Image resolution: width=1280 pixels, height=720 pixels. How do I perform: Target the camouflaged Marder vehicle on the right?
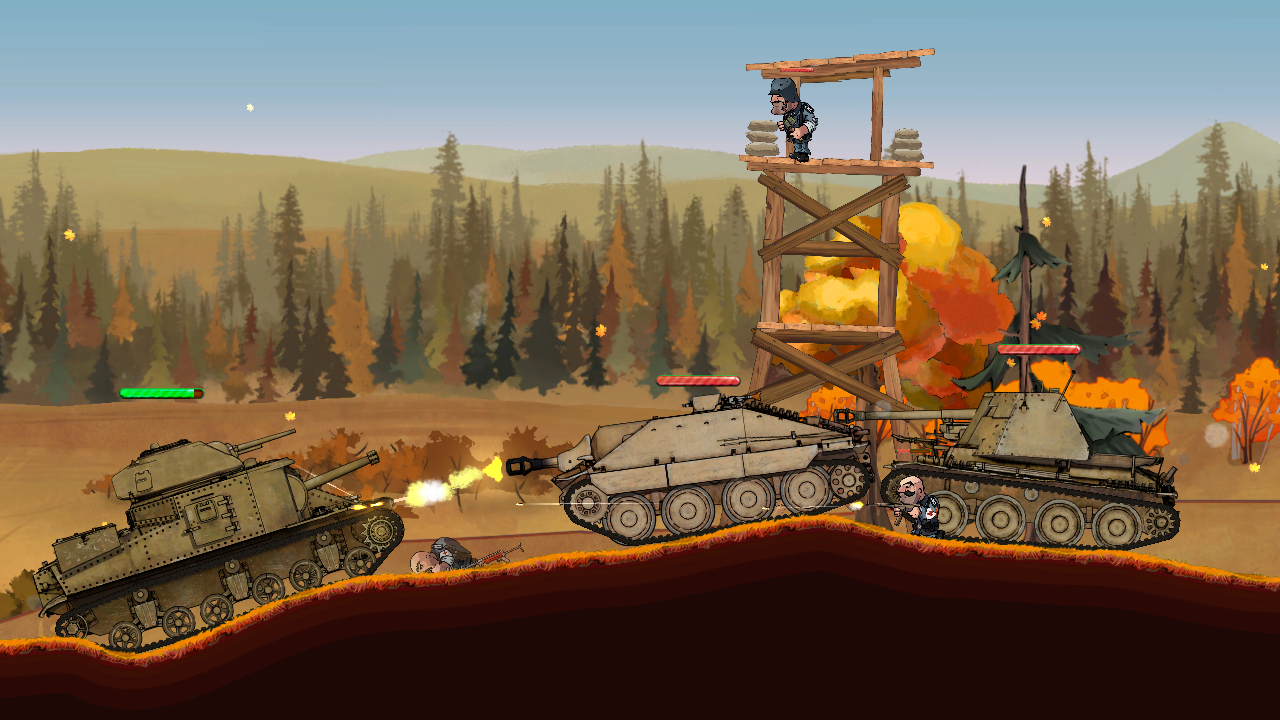click(x=1020, y=470)
